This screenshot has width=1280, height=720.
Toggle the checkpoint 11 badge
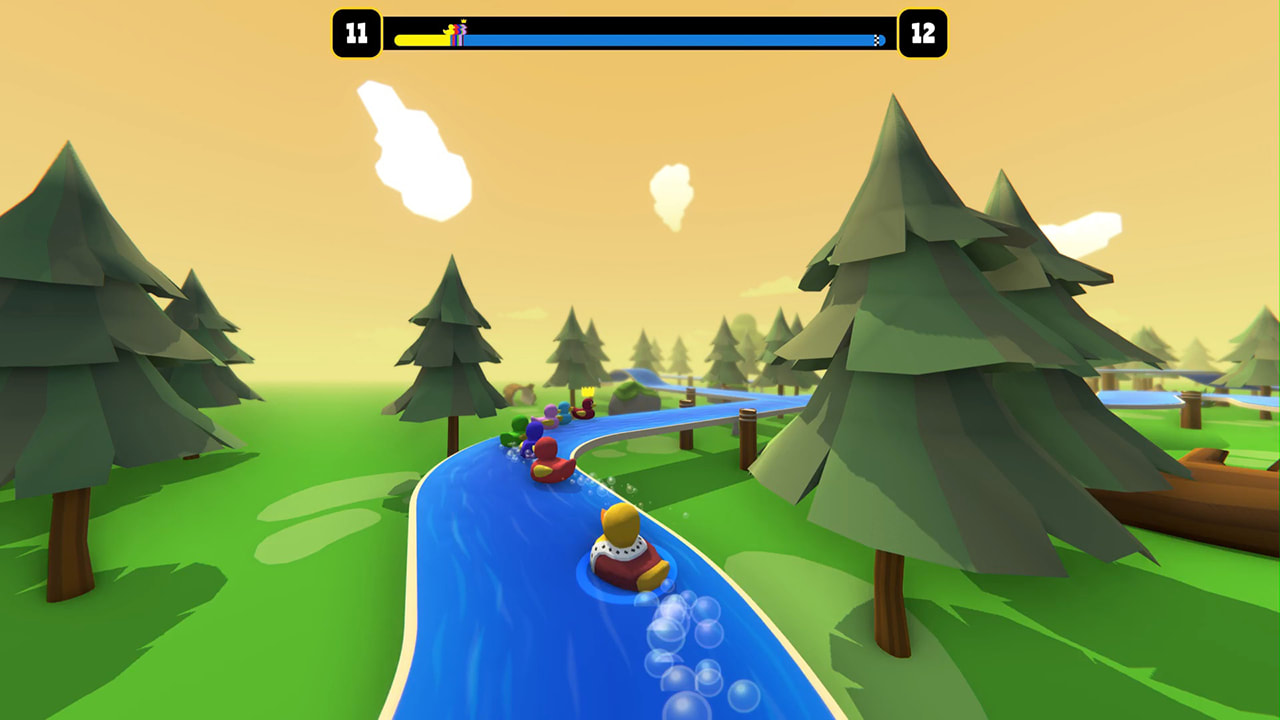(357, 30)
